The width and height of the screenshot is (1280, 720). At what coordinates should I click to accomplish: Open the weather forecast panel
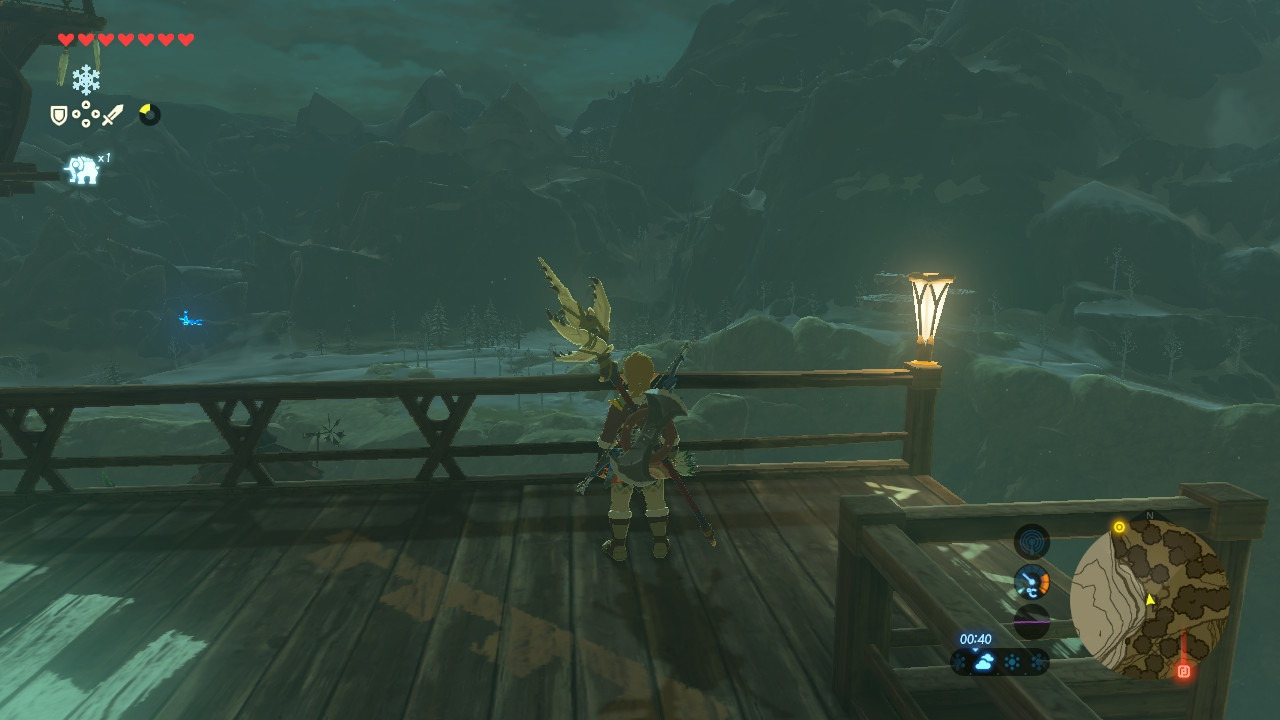pyautogui.click(x=999, y=662)
